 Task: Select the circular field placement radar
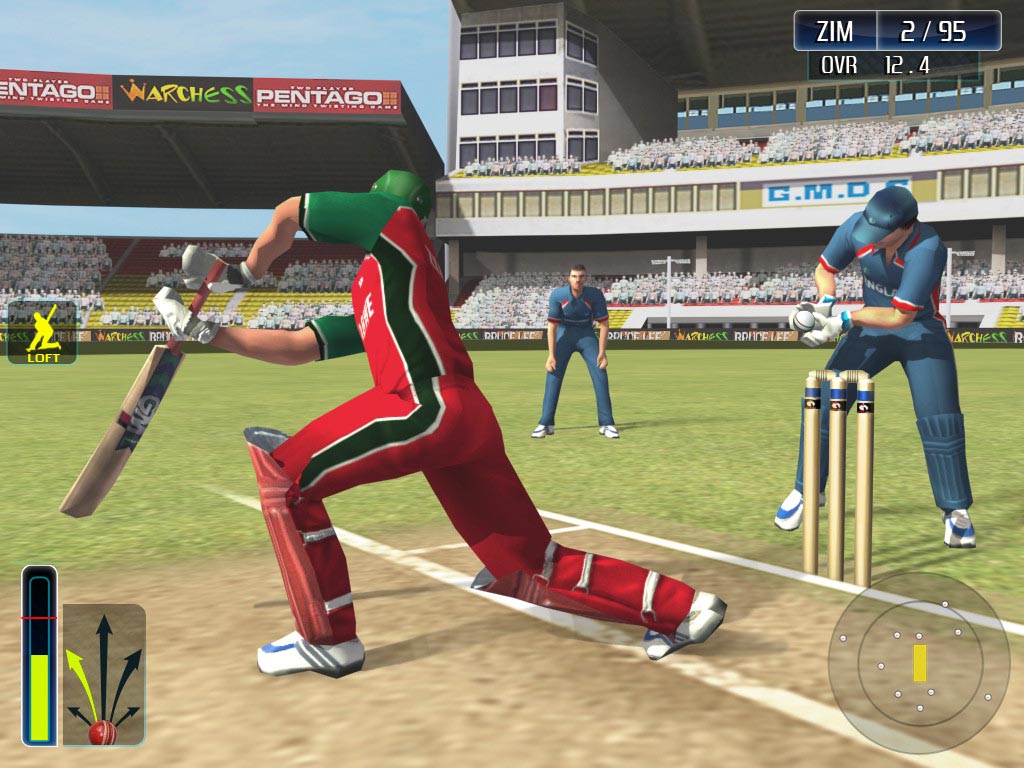tap(918, 662)
